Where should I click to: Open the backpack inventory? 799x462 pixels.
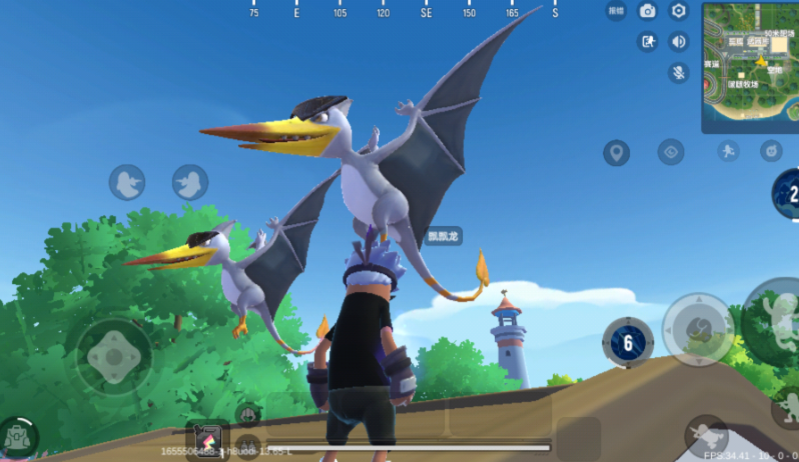tap(18, 437)
